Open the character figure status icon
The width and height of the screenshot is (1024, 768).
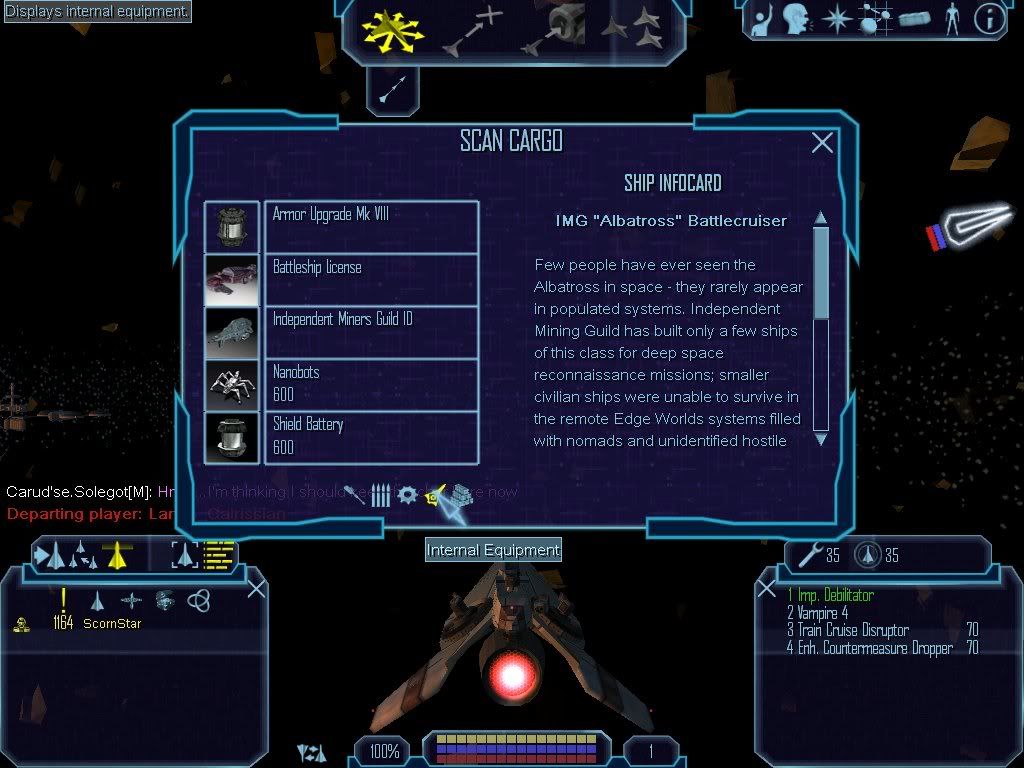pyautogui.click(x=951, y=20)
